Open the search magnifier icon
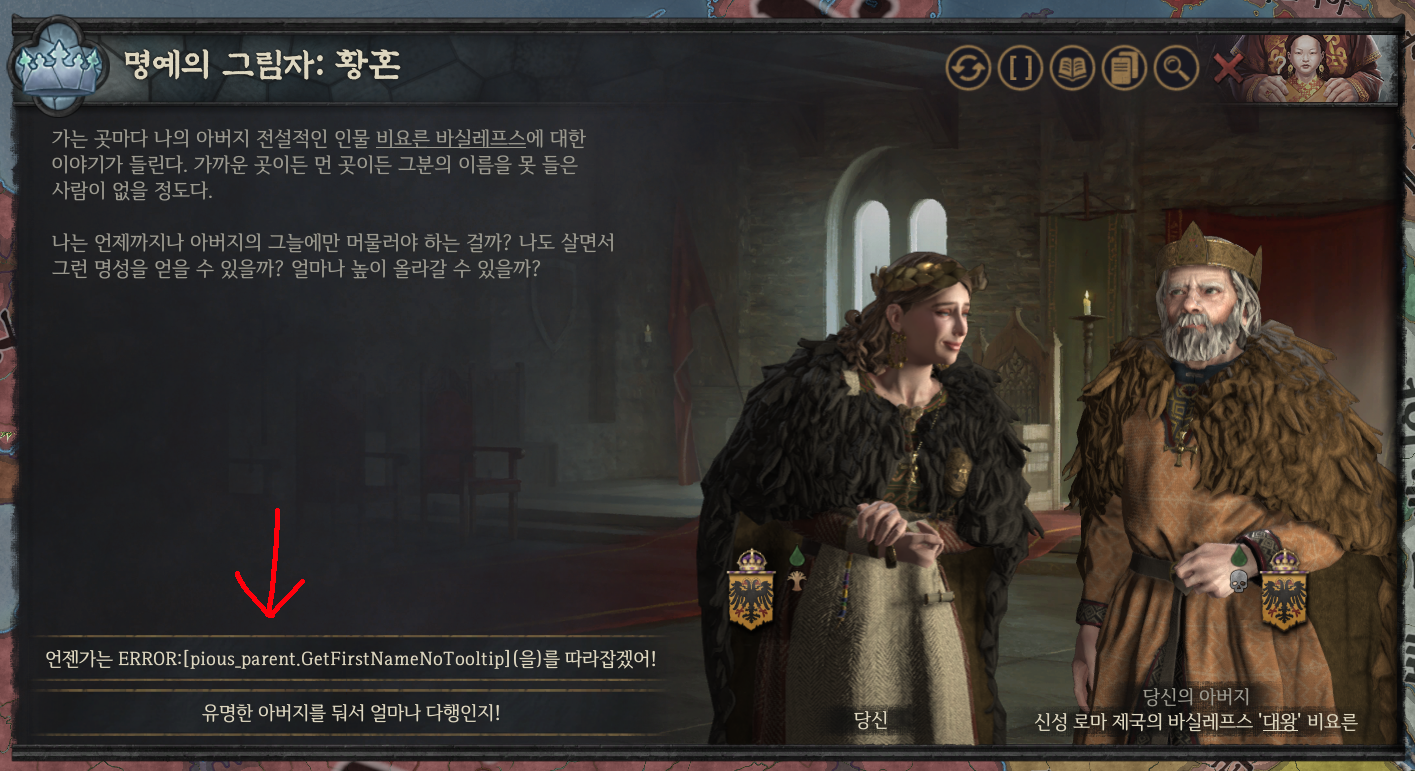The width and height of the screenshot is (1415, 771). pyautogui.click(x=1175, y=68)
